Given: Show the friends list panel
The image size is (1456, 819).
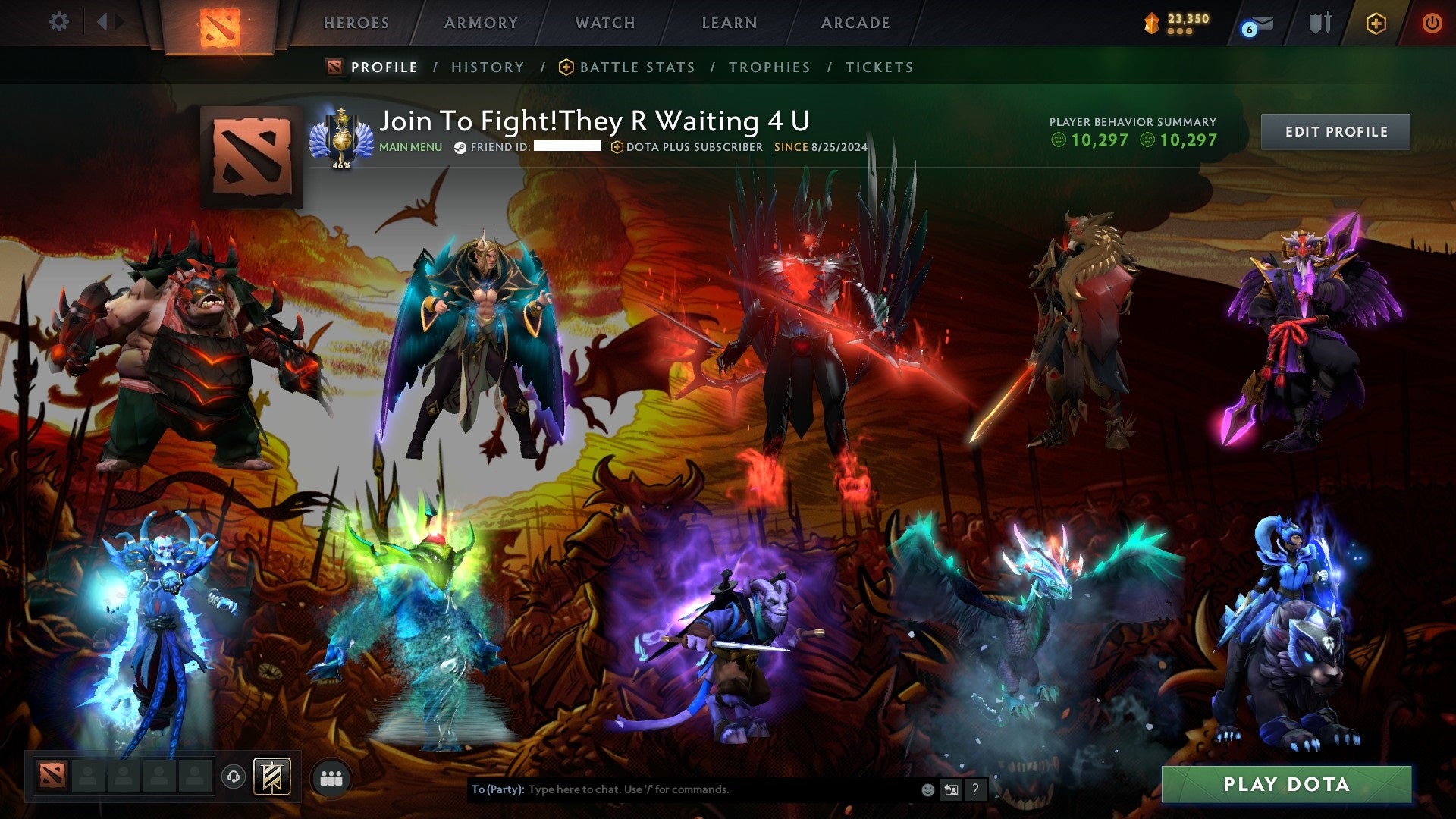Looking at the screenshot, I should 331,776.
